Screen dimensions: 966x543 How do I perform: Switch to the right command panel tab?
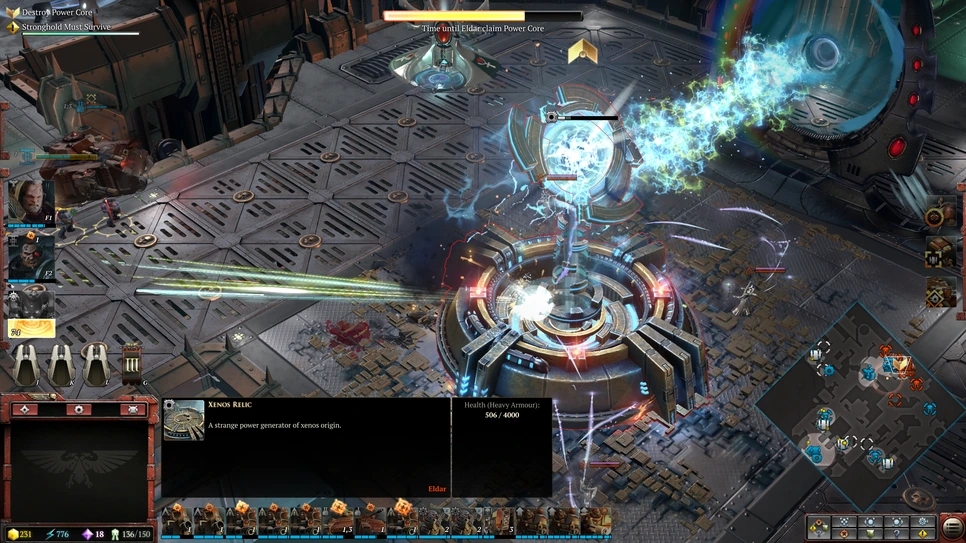click(133, 409)
